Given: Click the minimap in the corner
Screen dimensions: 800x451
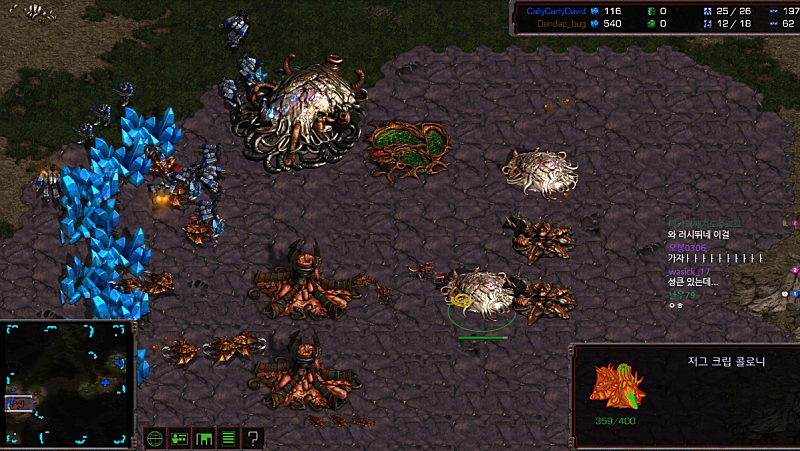Looking at the screenshot, I should 68,384.
